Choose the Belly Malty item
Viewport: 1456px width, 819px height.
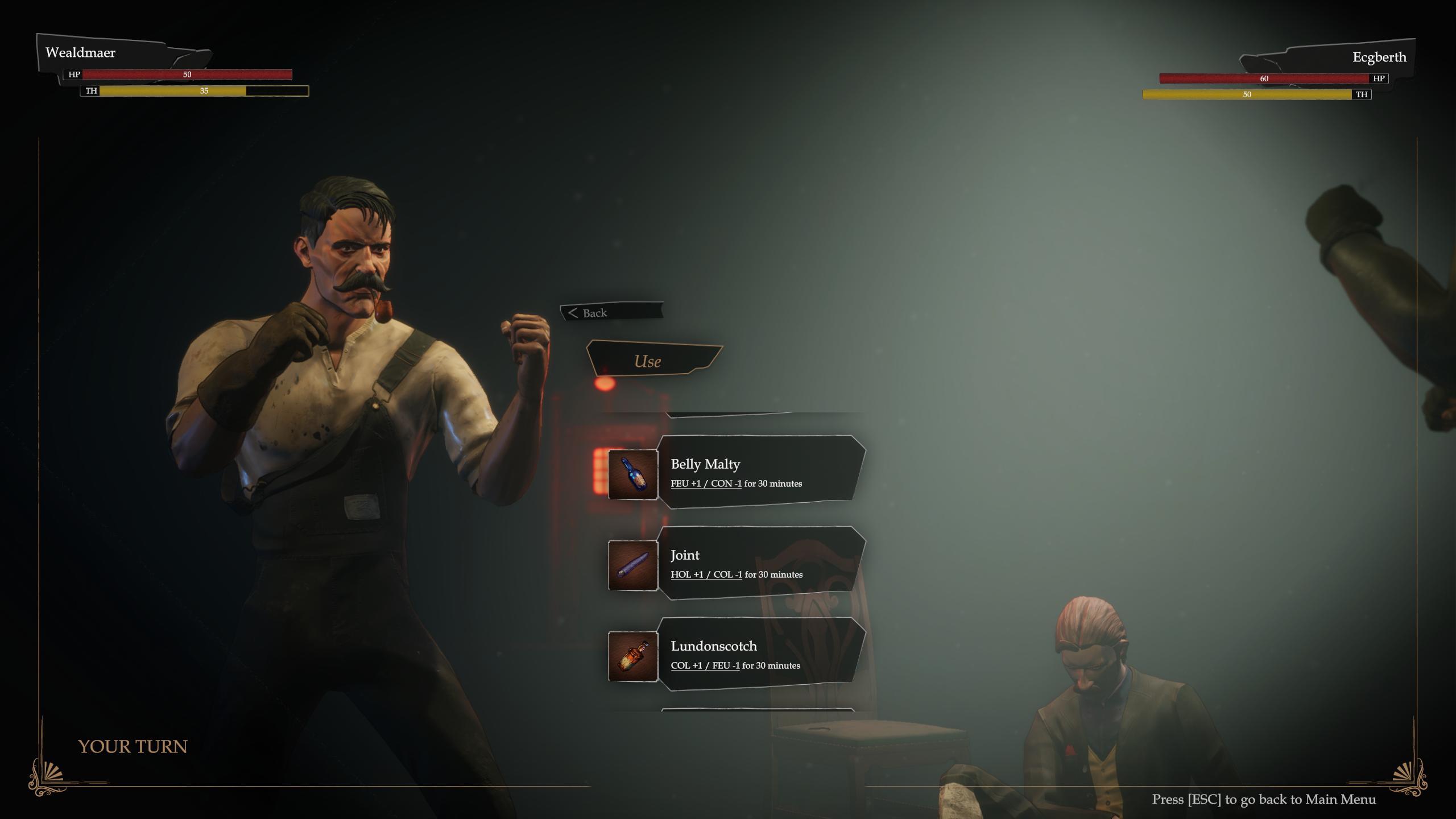[x=759, y=472]
